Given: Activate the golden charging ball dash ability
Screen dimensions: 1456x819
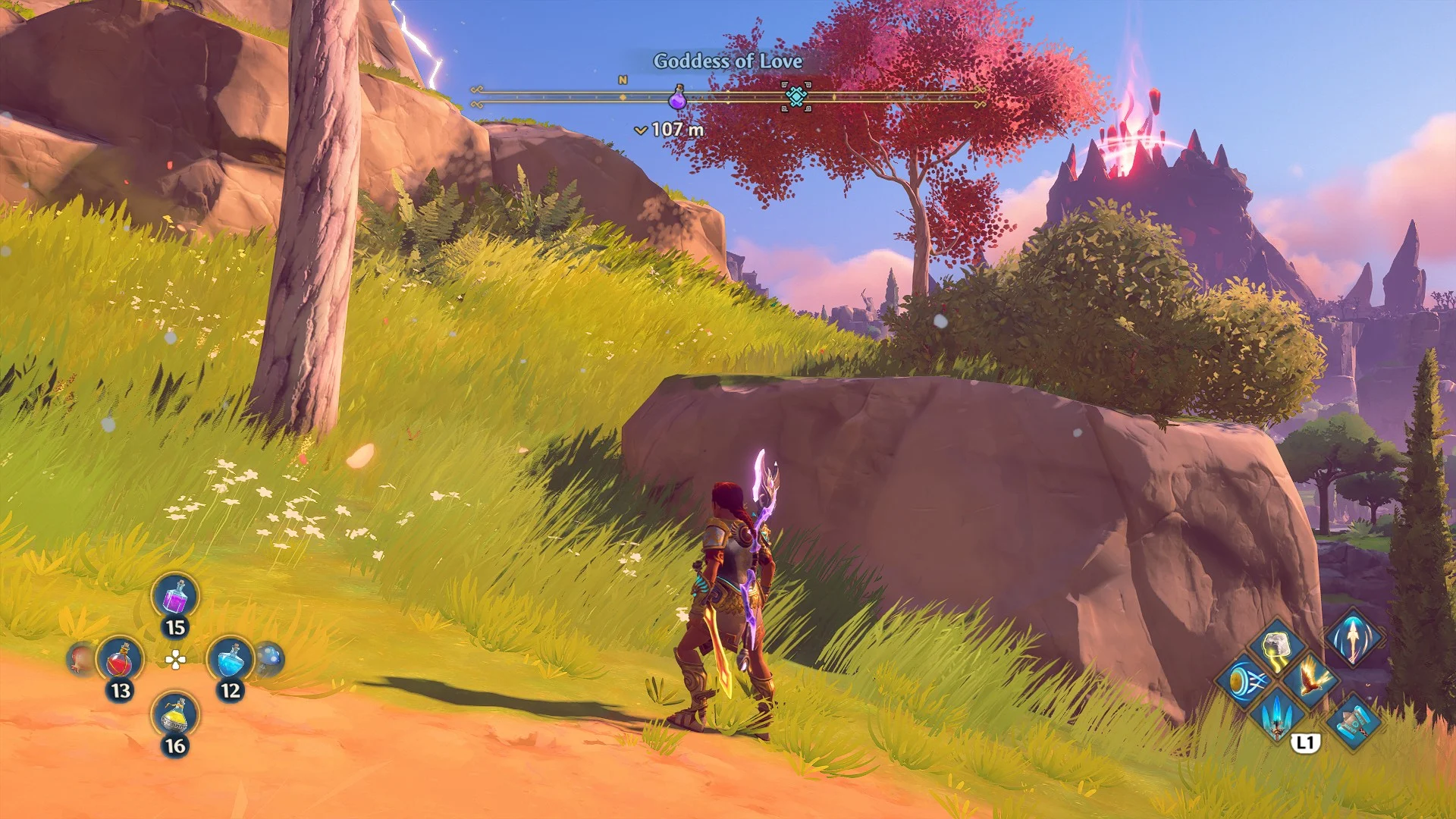Looking at the screenshot, I should click(1244, 681).
